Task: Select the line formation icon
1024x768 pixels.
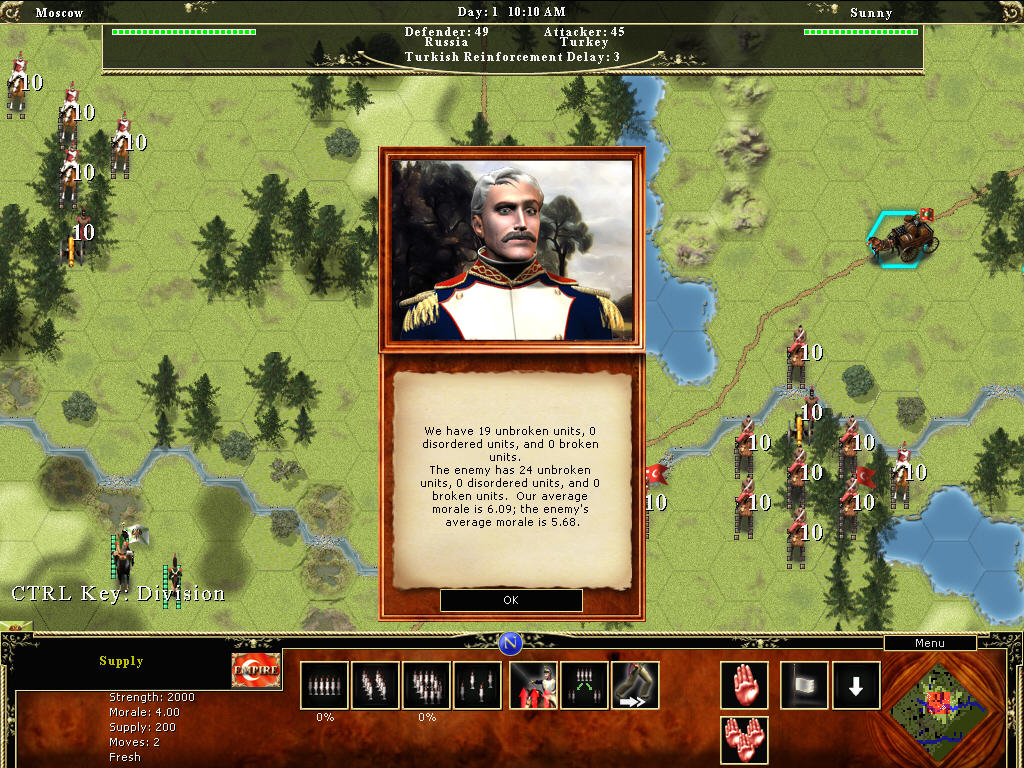Action: 324,685
